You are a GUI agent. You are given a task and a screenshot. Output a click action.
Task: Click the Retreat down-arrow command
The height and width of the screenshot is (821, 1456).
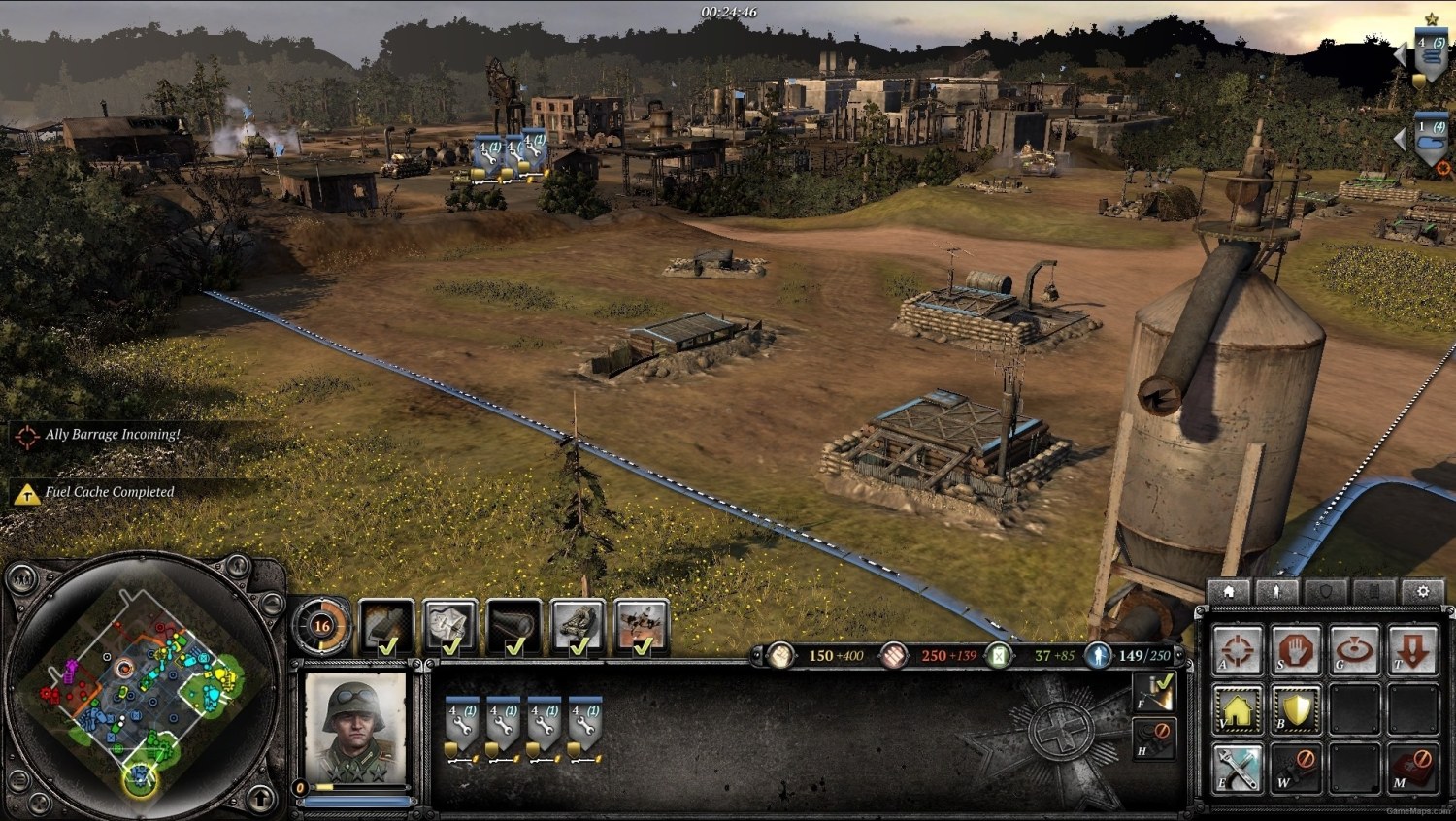(1412, 646)
